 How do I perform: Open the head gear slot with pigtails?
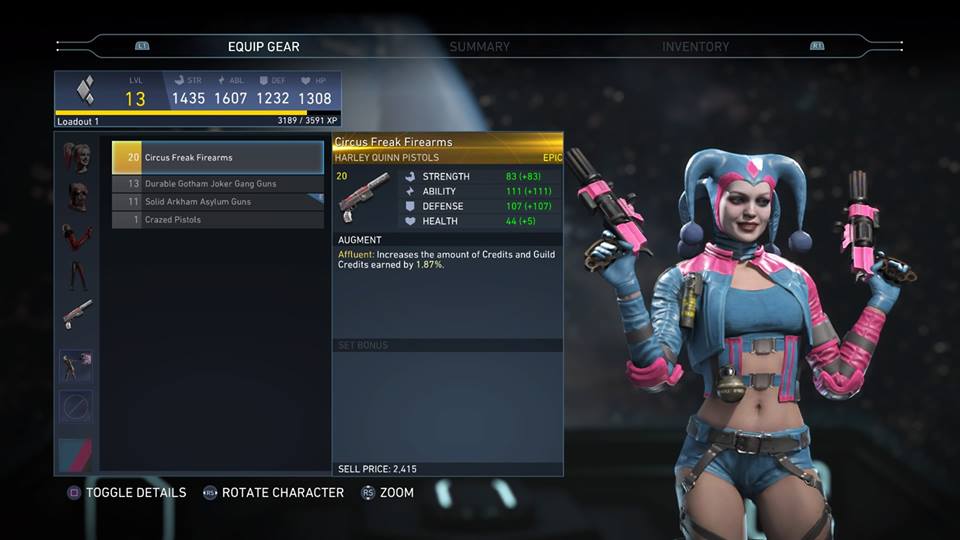pyautogui.click(x=77, y=157)
